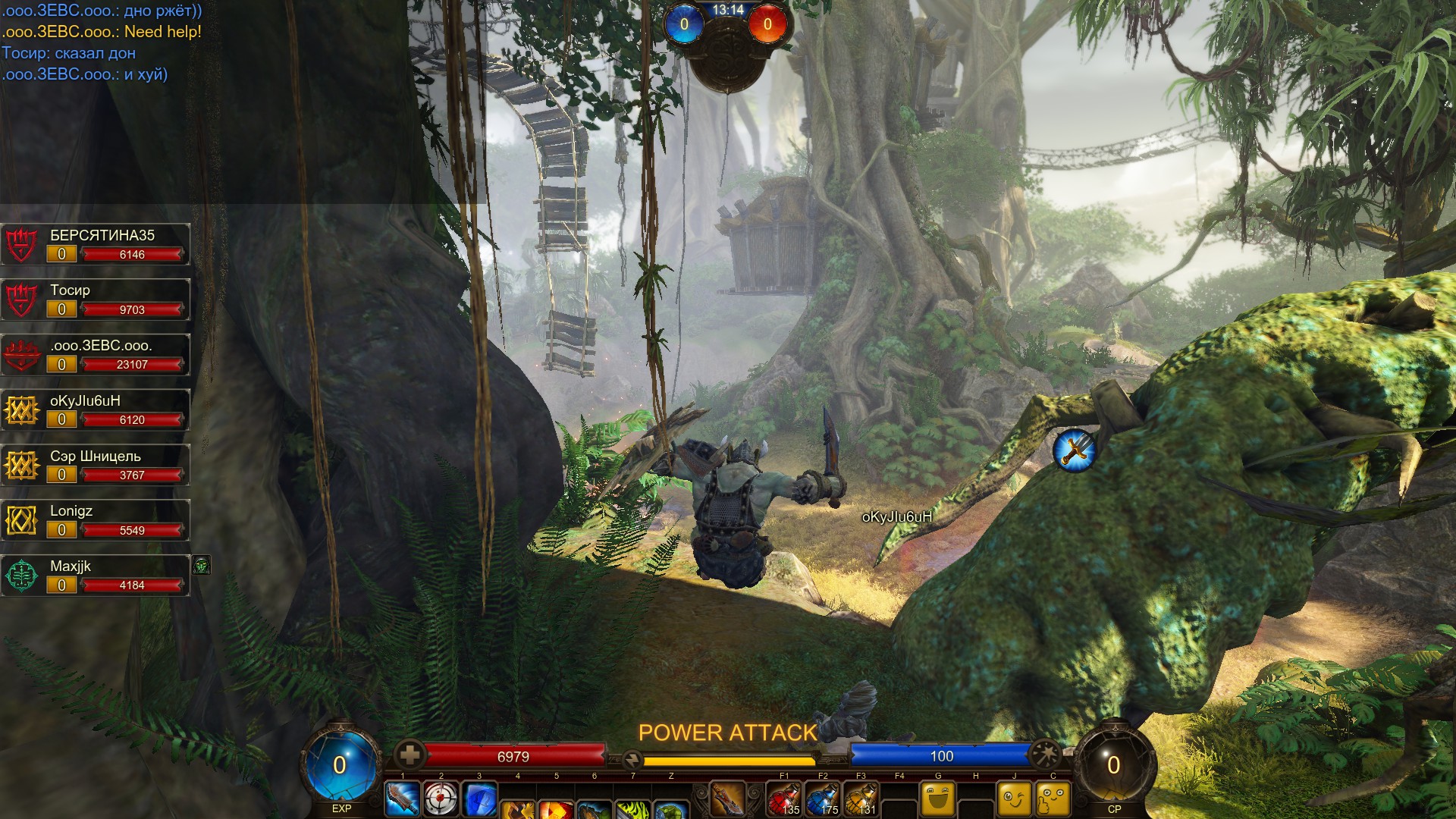This screenshot has width=1456, height=819.
Task: Activate the blade skill in slot 1
Action: tap(403, 799)
